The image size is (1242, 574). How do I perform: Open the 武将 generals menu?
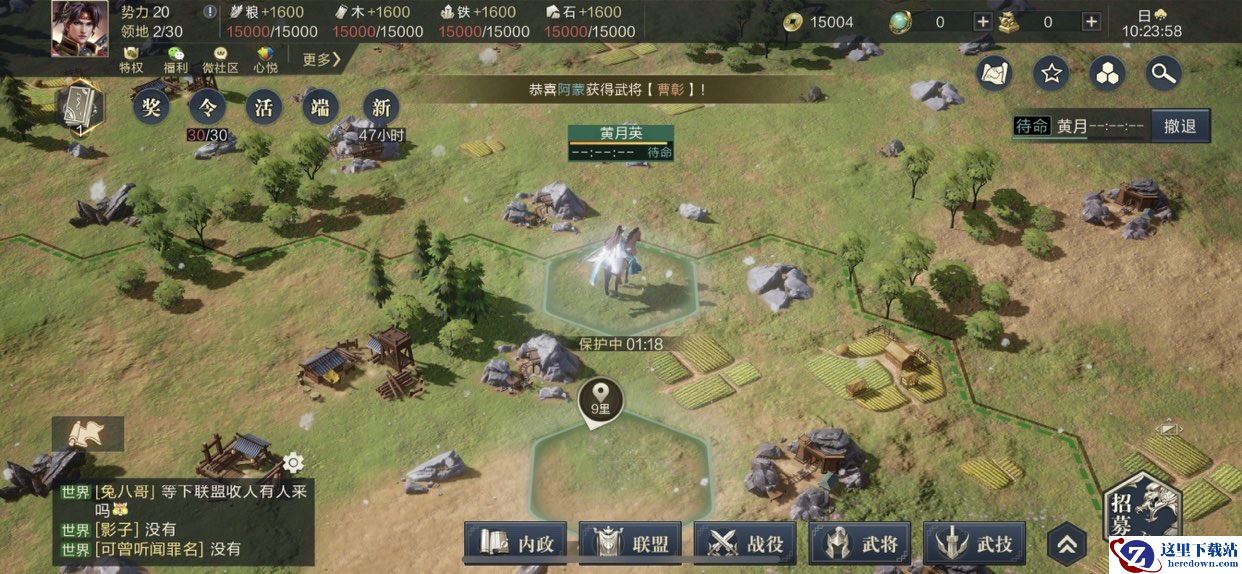tap(861, 544)
